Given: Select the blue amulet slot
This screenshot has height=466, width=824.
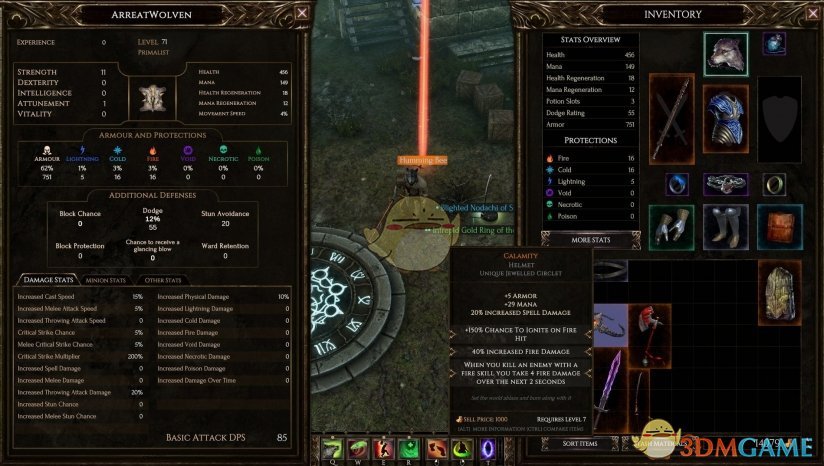Looking at the screenshot, I should point(776,45).
